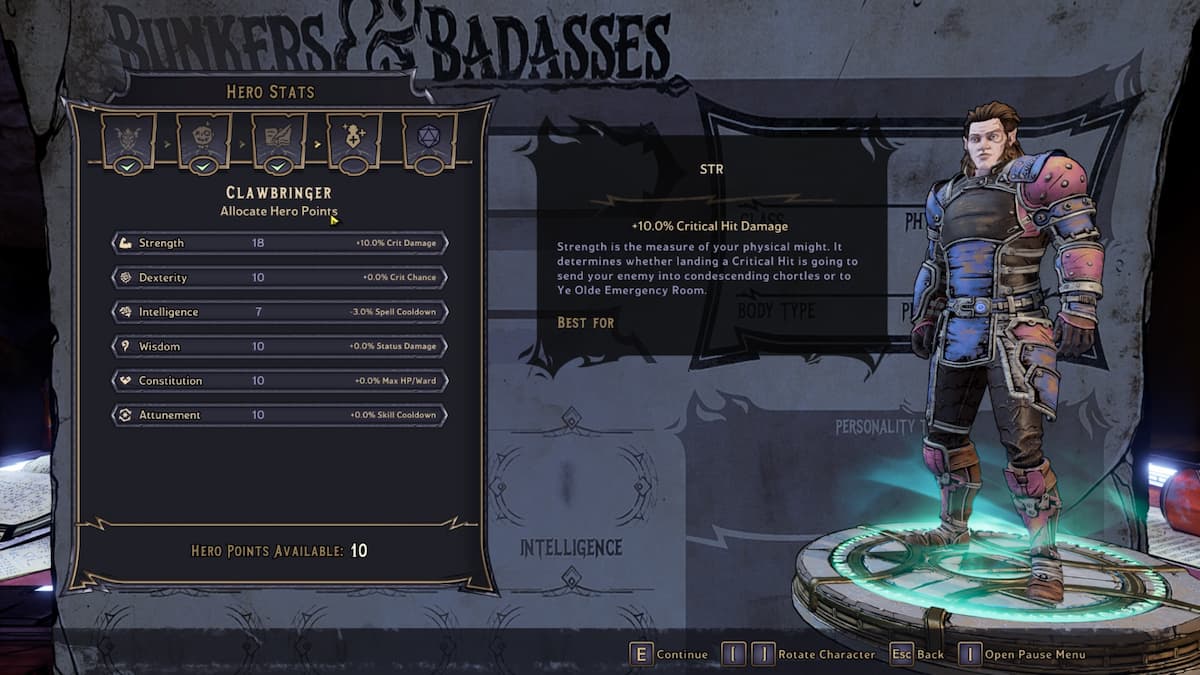This screenshot has width=1200, height=675.
Task: Go to the crossed-swords crest creation step
Action: [128, 140]
